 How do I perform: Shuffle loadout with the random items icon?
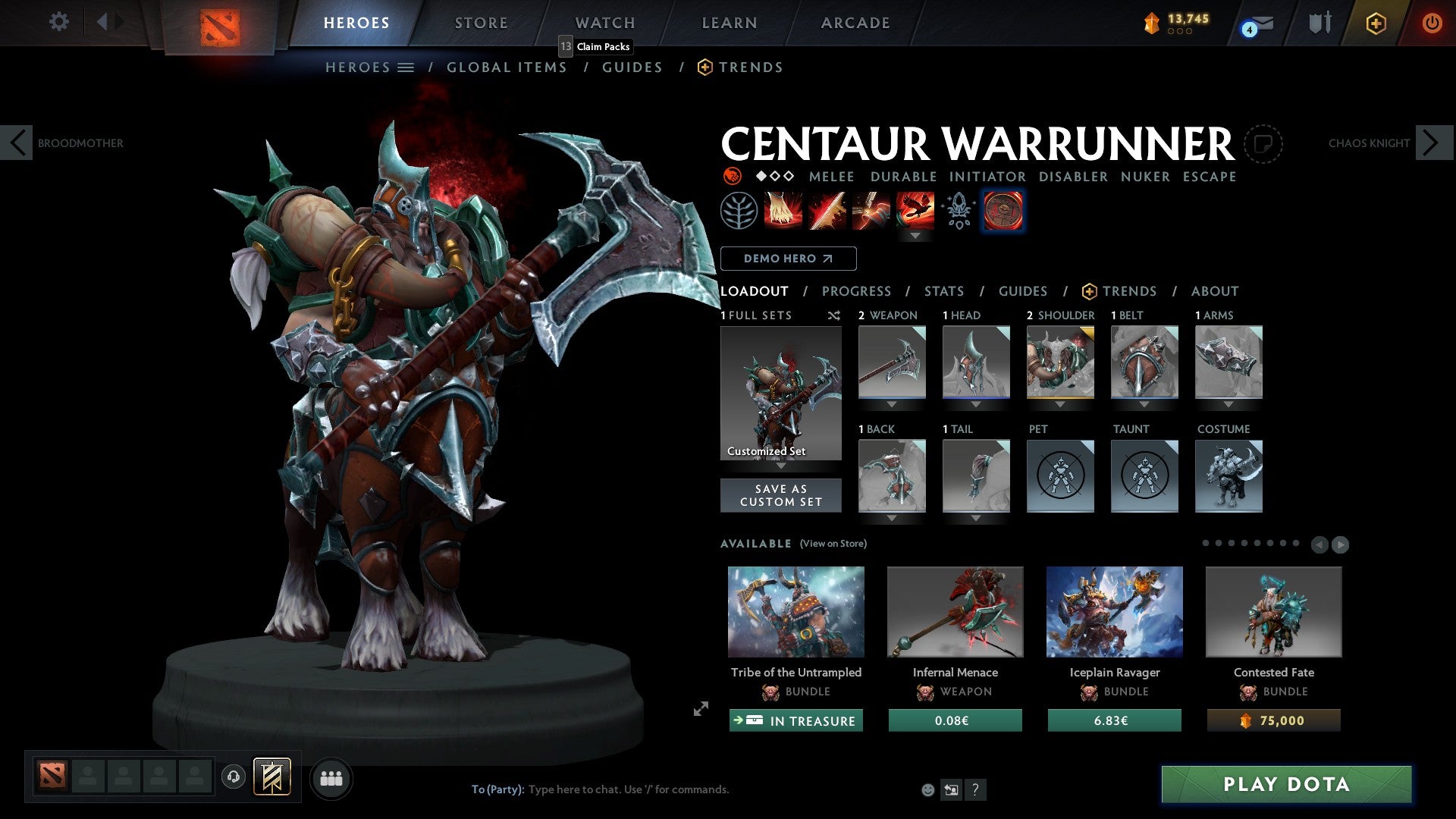[834, 315]
